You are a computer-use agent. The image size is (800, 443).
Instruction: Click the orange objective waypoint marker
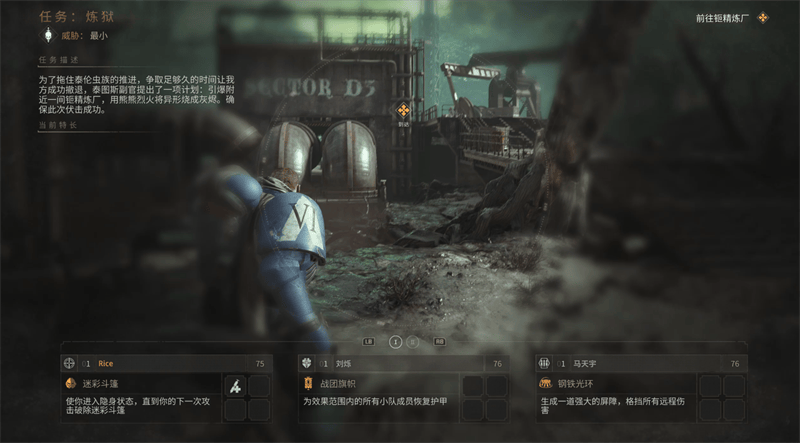pos(403,110)
